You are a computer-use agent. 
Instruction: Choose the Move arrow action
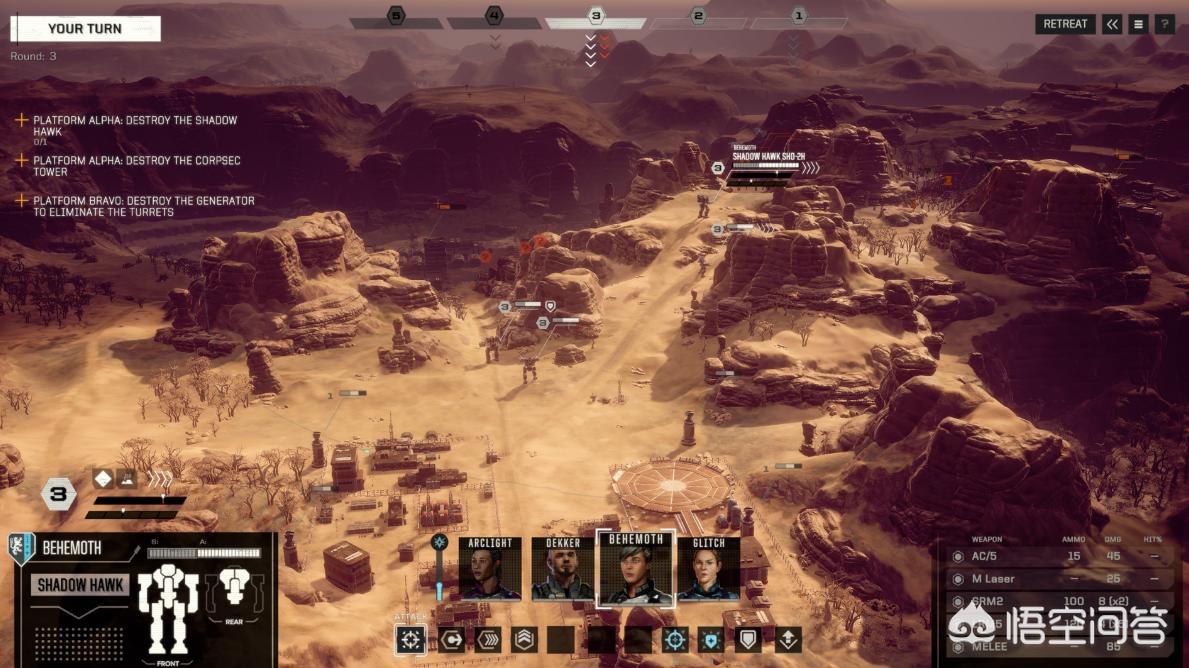pos(452,640)
